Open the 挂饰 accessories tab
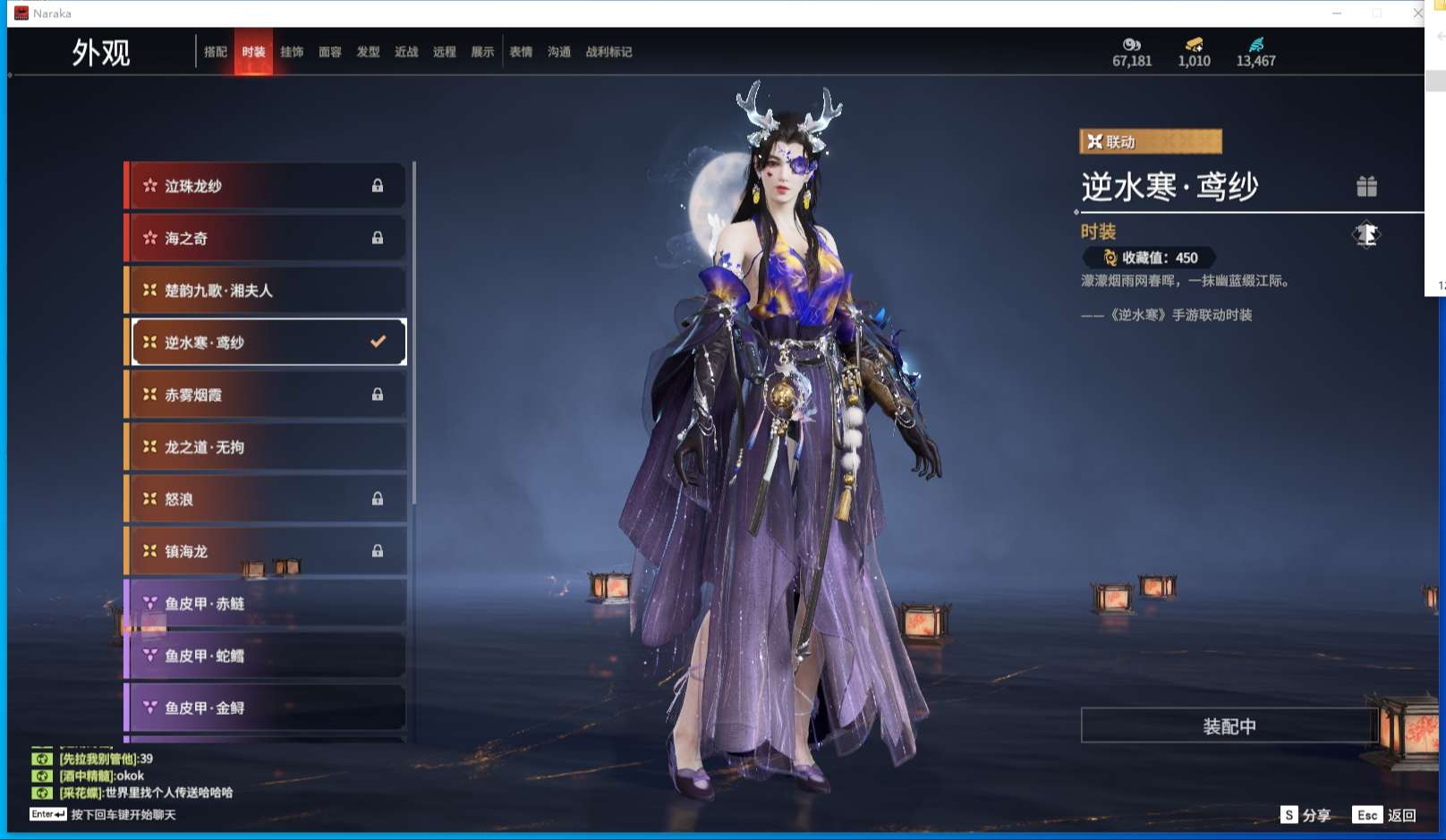This screenshot has width=1446, height=840. coord(292,52)
